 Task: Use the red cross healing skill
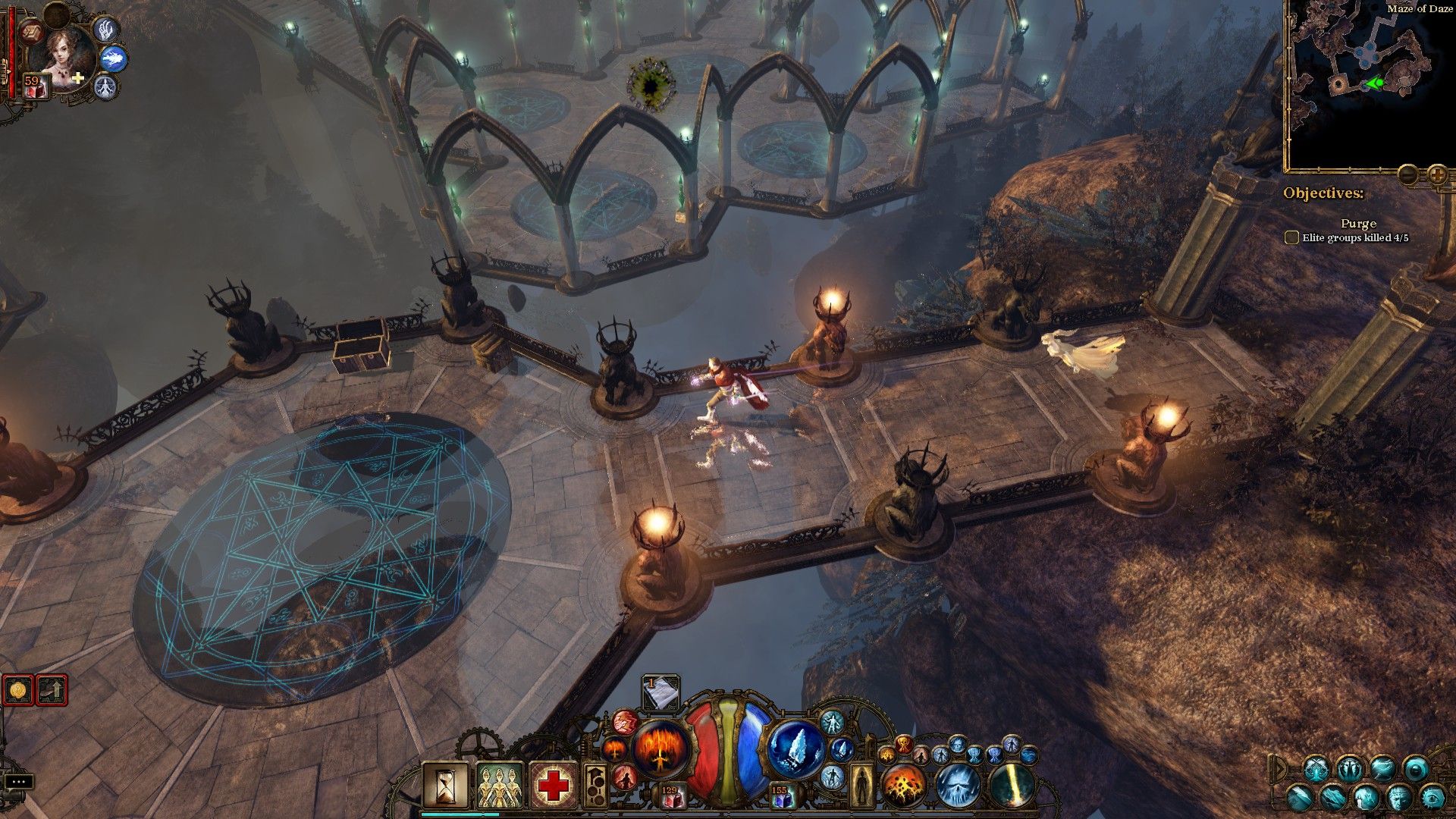click(554, 786)
